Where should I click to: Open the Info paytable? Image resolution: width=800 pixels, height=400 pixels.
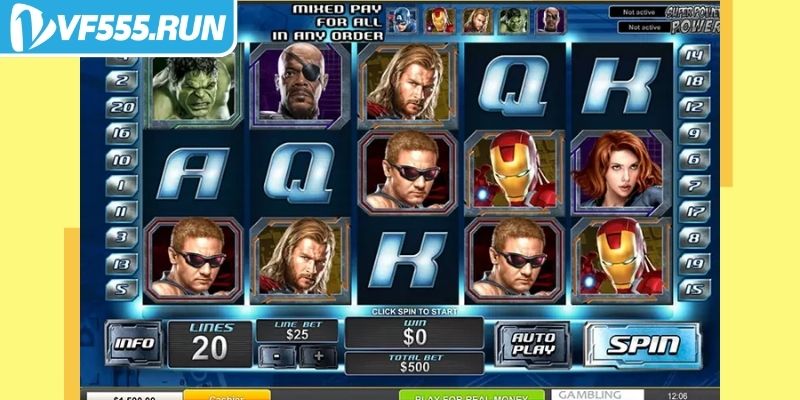coord(134,344)
